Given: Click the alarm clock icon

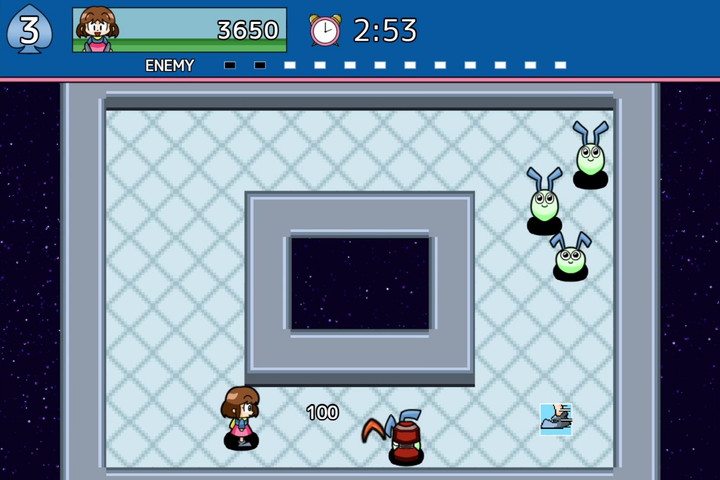Looking at the screenshot, I should 324,30.
